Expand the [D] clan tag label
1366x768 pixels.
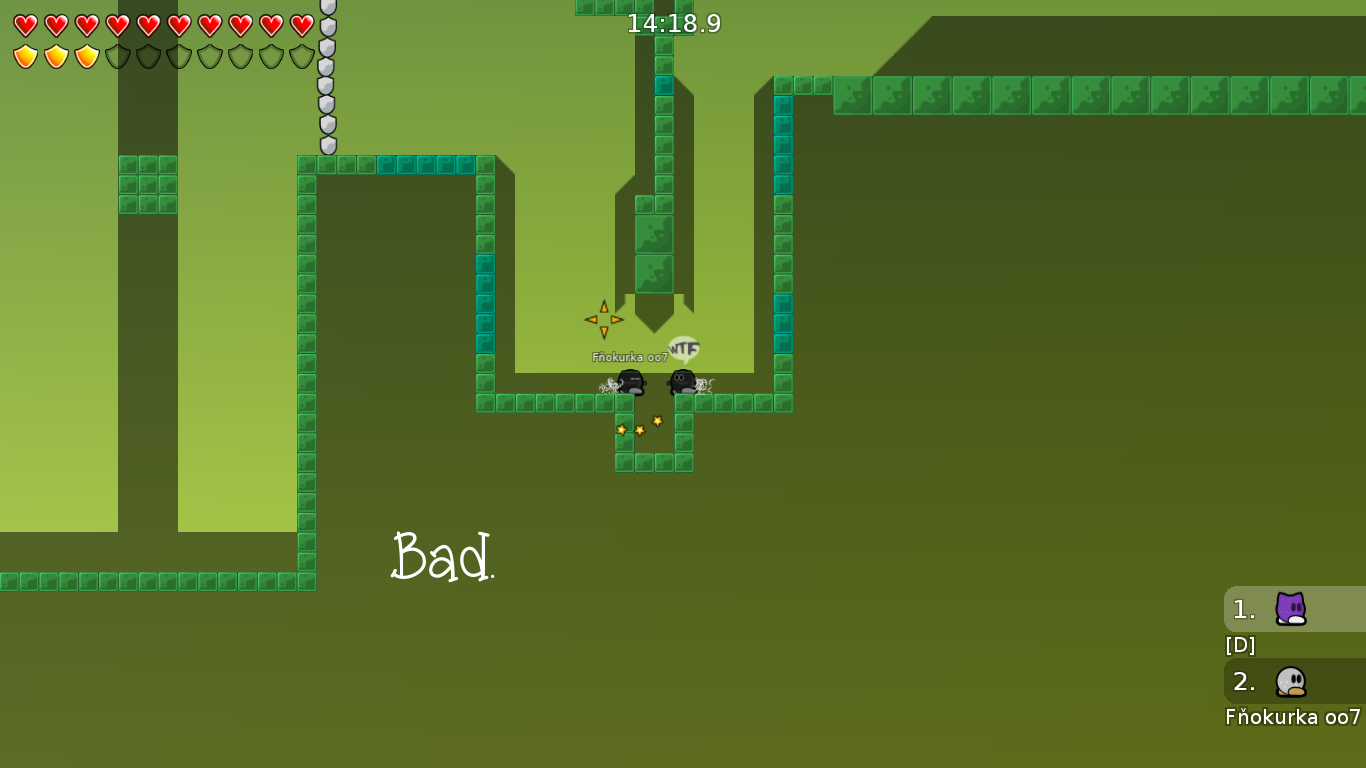(x=1240, y=645)
